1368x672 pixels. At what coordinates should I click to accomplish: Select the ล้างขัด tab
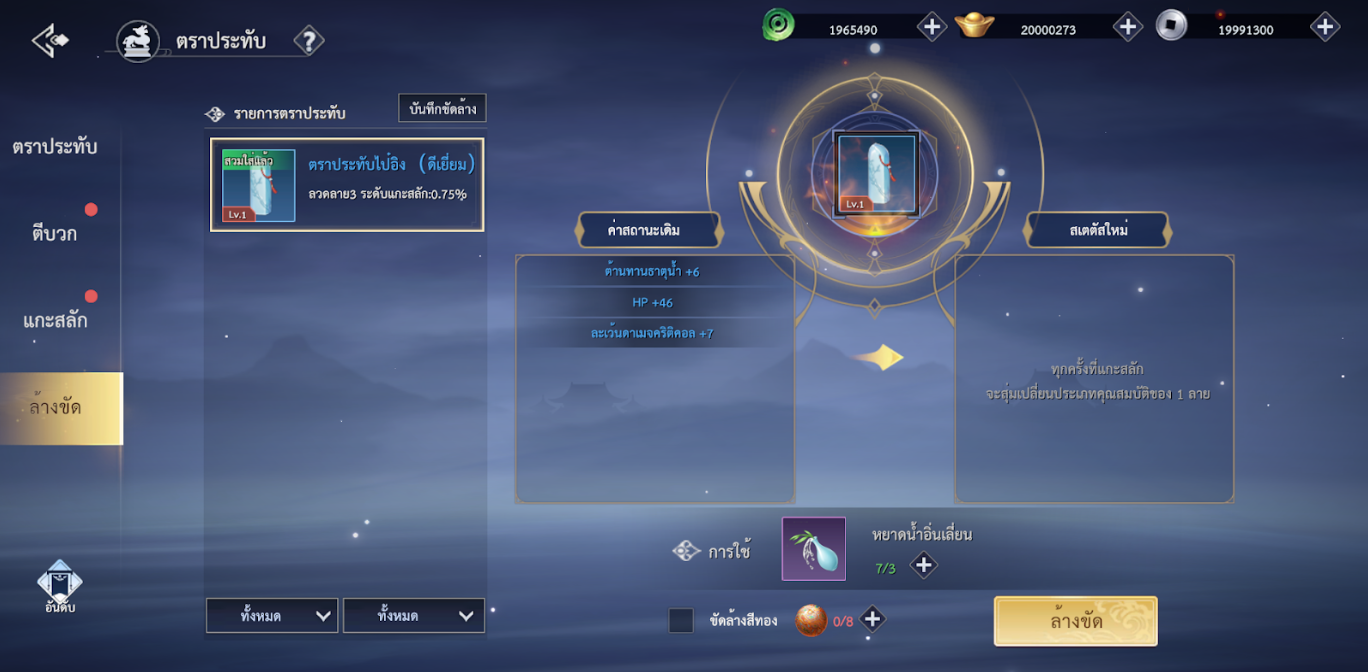pyautogui.click(x=57, y=408)
